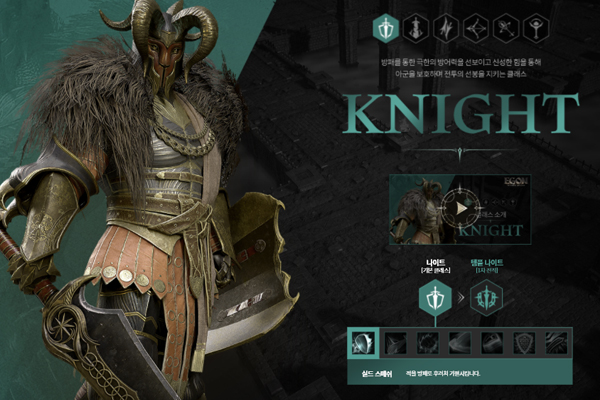This screenshot has width=600, height=400.
Task: View the Temple Knight advancement hexagon
Action: pyautogui.click(x=487, y=297)
